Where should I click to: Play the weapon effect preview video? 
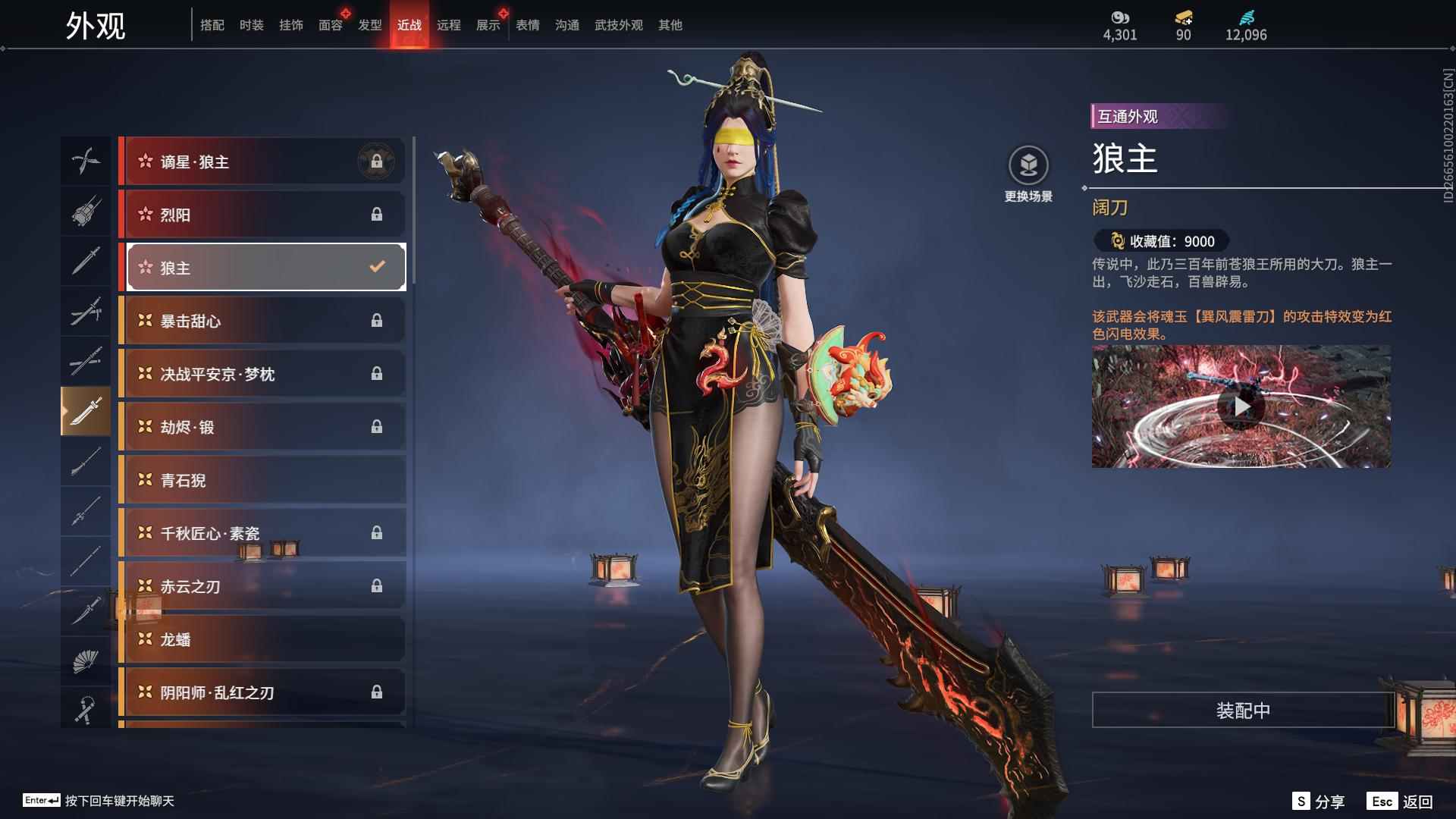click(x=1241, y=406)
